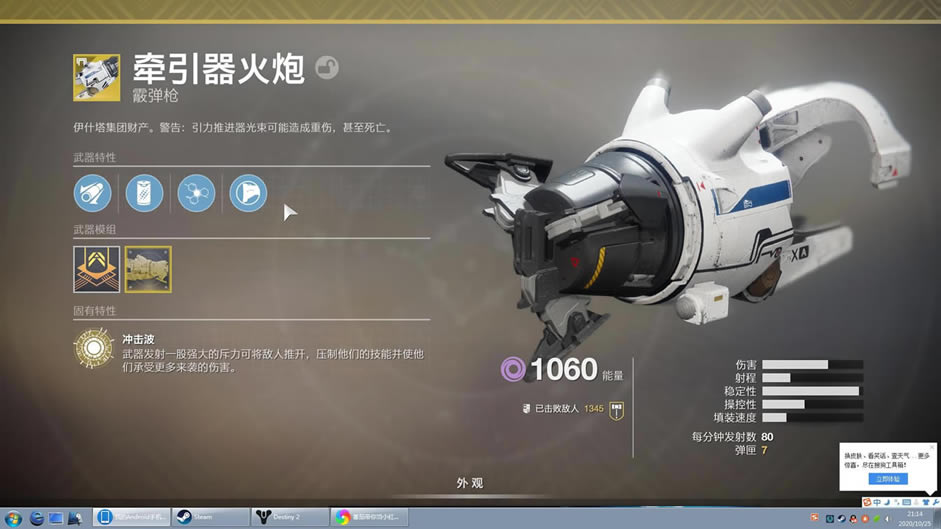The height and width of the screenshot is (529, 941).
Task: Select the flag-shaped fourth weapon perk
Action: [x=248, y=193]
